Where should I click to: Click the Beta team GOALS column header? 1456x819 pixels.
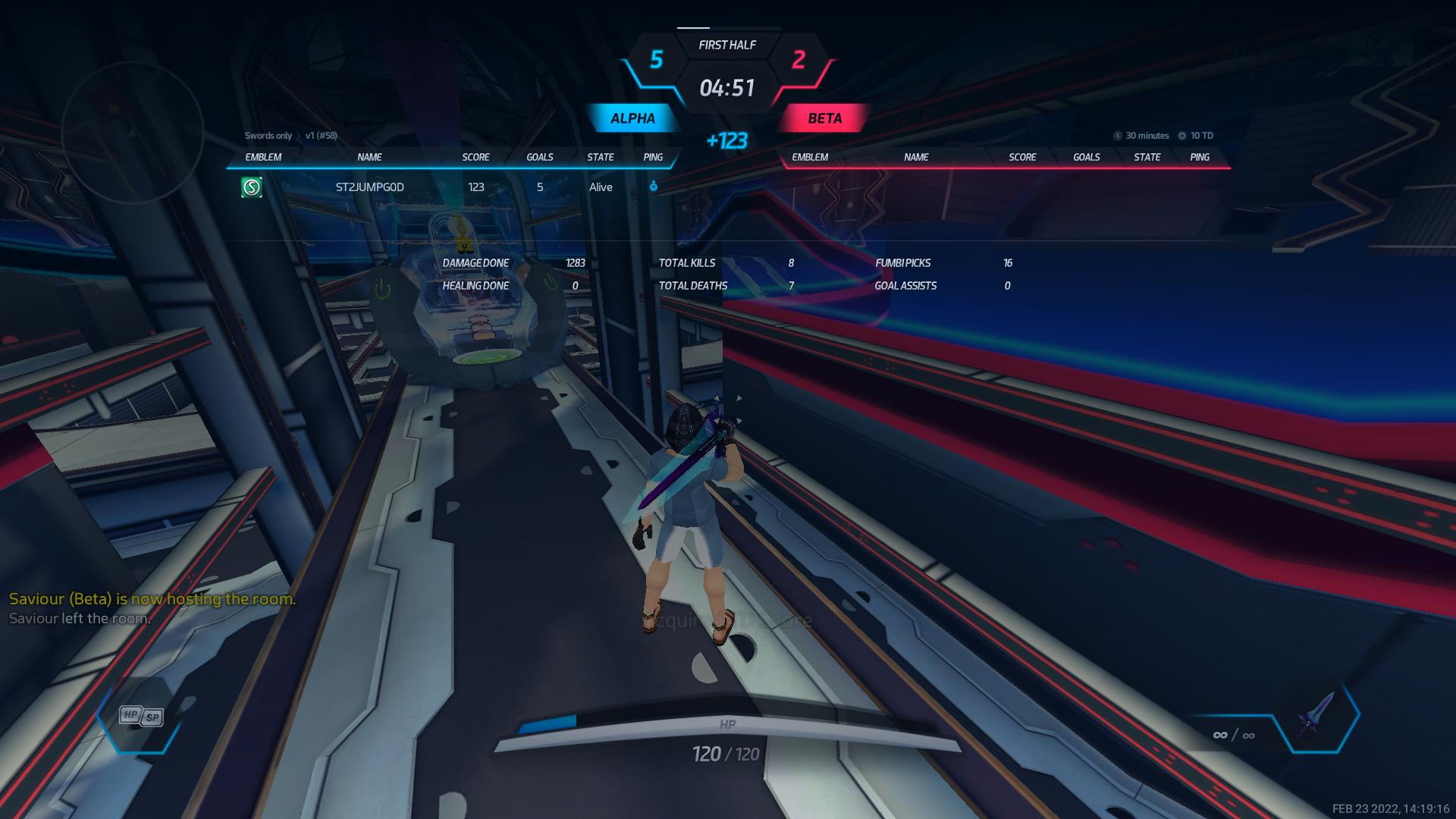[x=1086, y=157]
